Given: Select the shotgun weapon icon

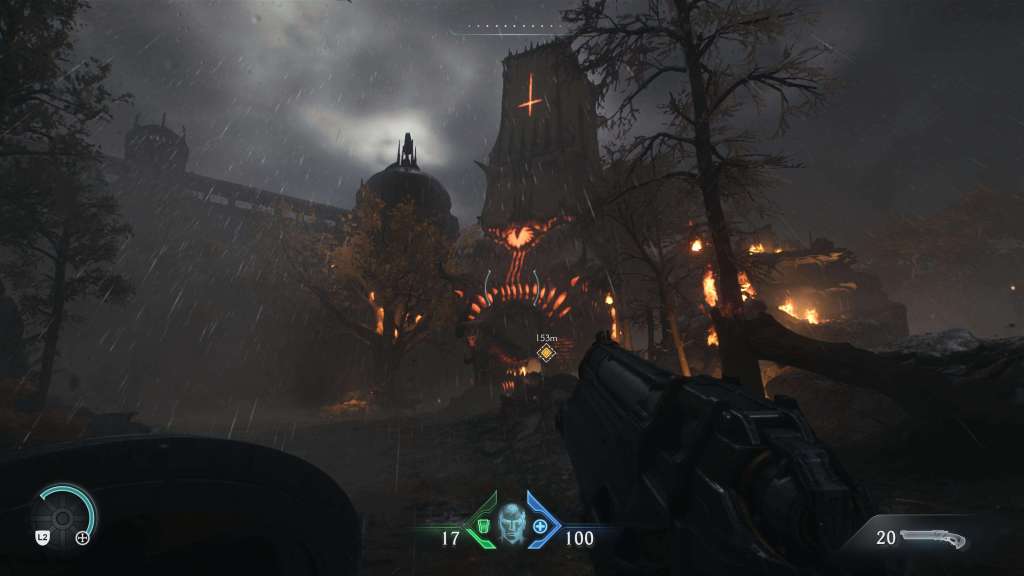Looking at the screenshot, I should pyautogui.click(x=933, y=539).
